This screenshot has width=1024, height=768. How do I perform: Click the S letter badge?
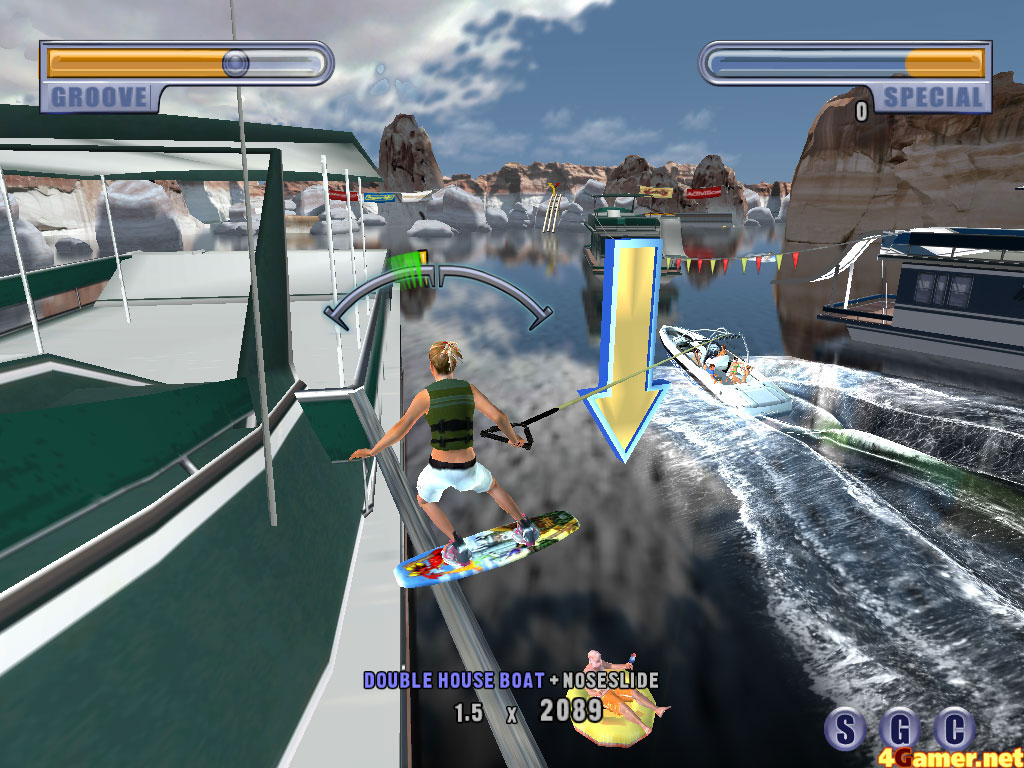point(846,729)
